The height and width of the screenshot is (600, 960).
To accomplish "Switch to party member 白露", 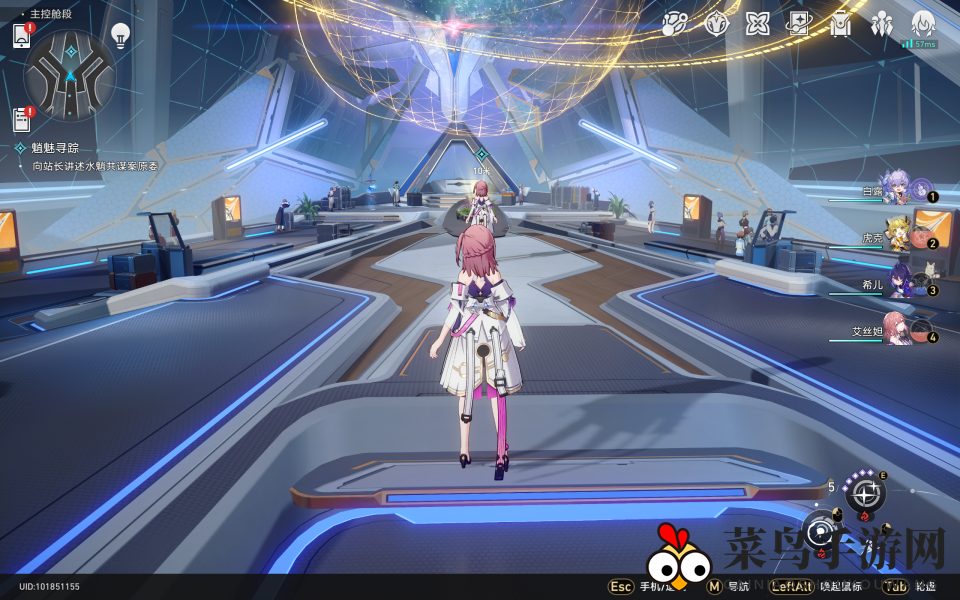I will click(x=895, y=188).
